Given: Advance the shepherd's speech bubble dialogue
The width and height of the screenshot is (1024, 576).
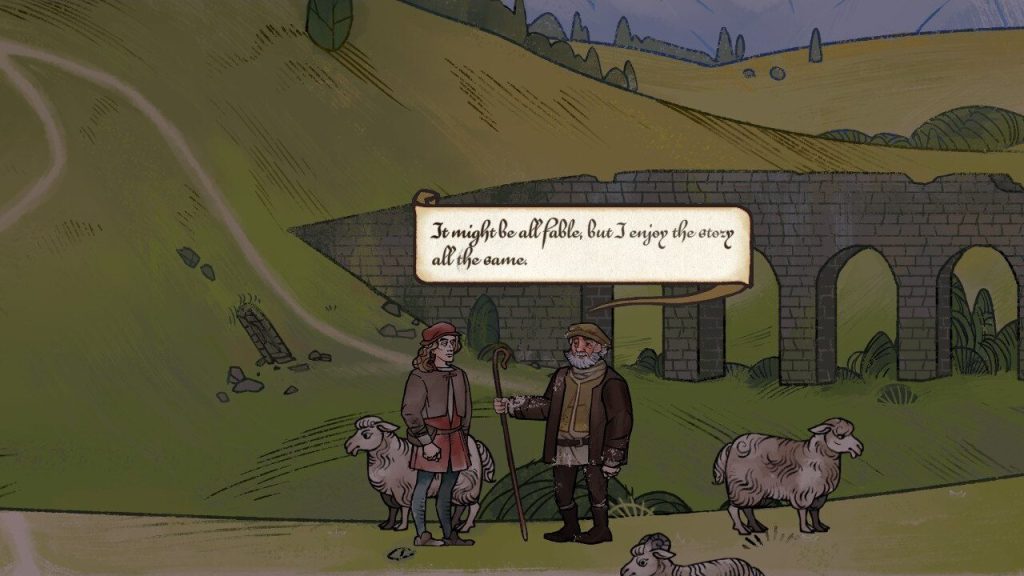Looking at the screenshot, I should coord(581,245).
